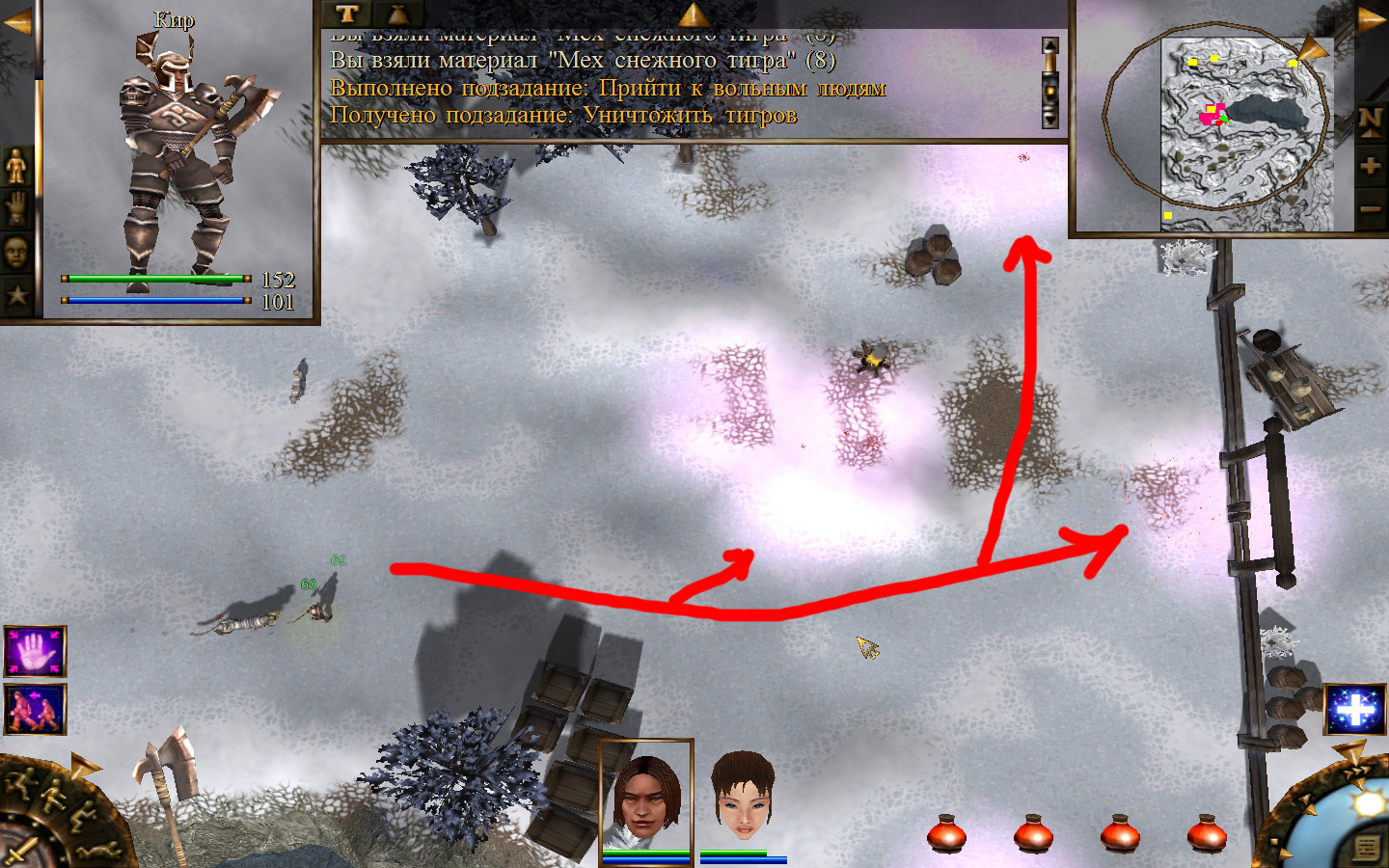This screenshot has width=1389, height=868.
Task: Switch to the face mask tab
Action: (16, 253)
